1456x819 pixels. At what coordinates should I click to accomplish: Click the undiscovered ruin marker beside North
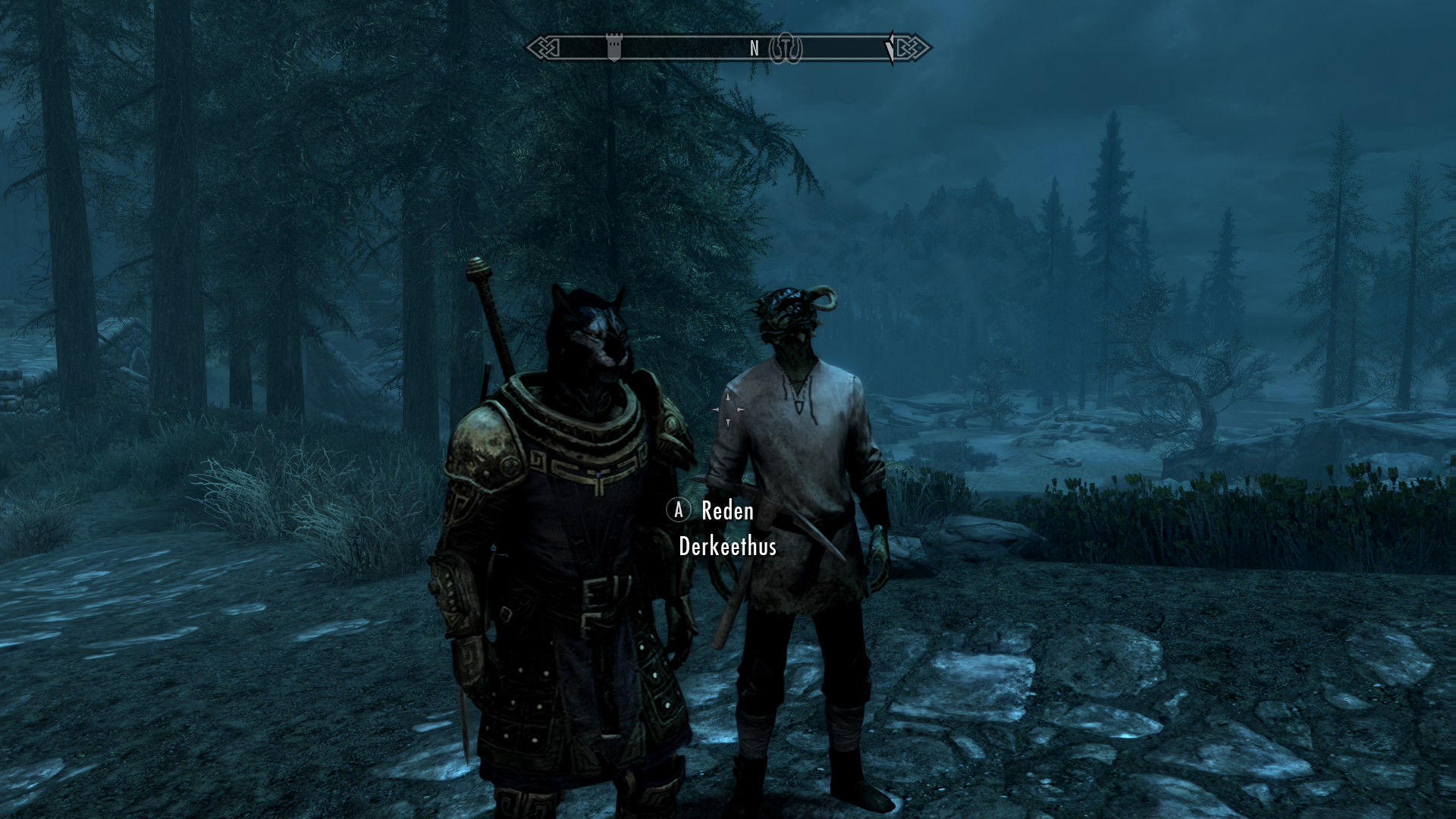tap(786, 49)
